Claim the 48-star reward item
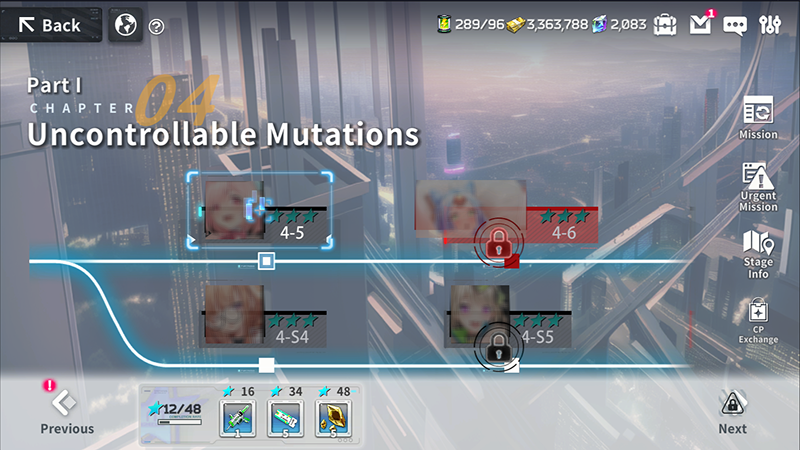This screenshot has width=800, height=450. tap(333, 418)
